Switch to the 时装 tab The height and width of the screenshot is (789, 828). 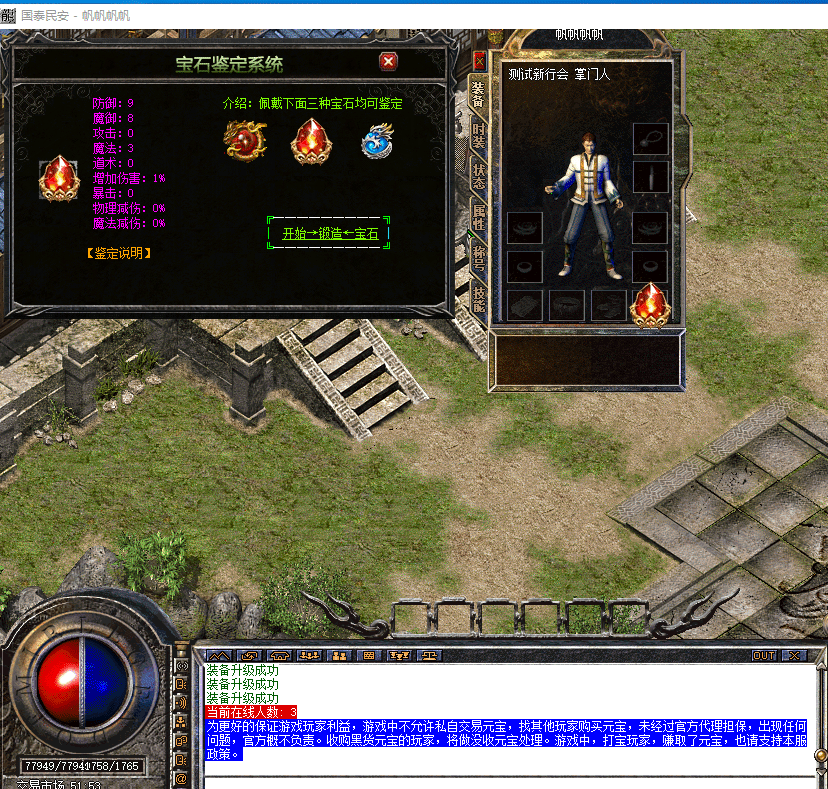[x=479, y=135]
